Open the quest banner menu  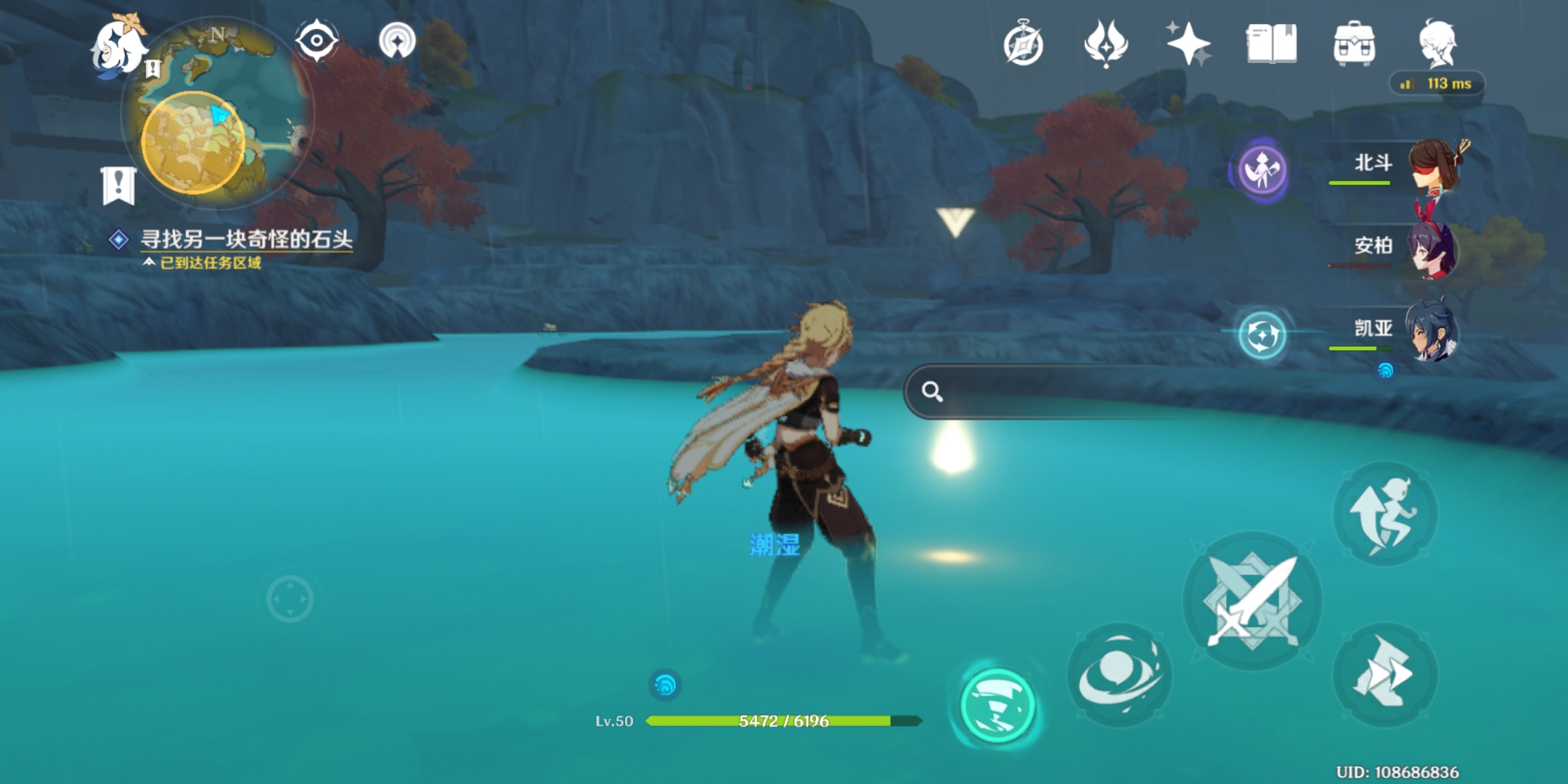click(x=119, y=185)
